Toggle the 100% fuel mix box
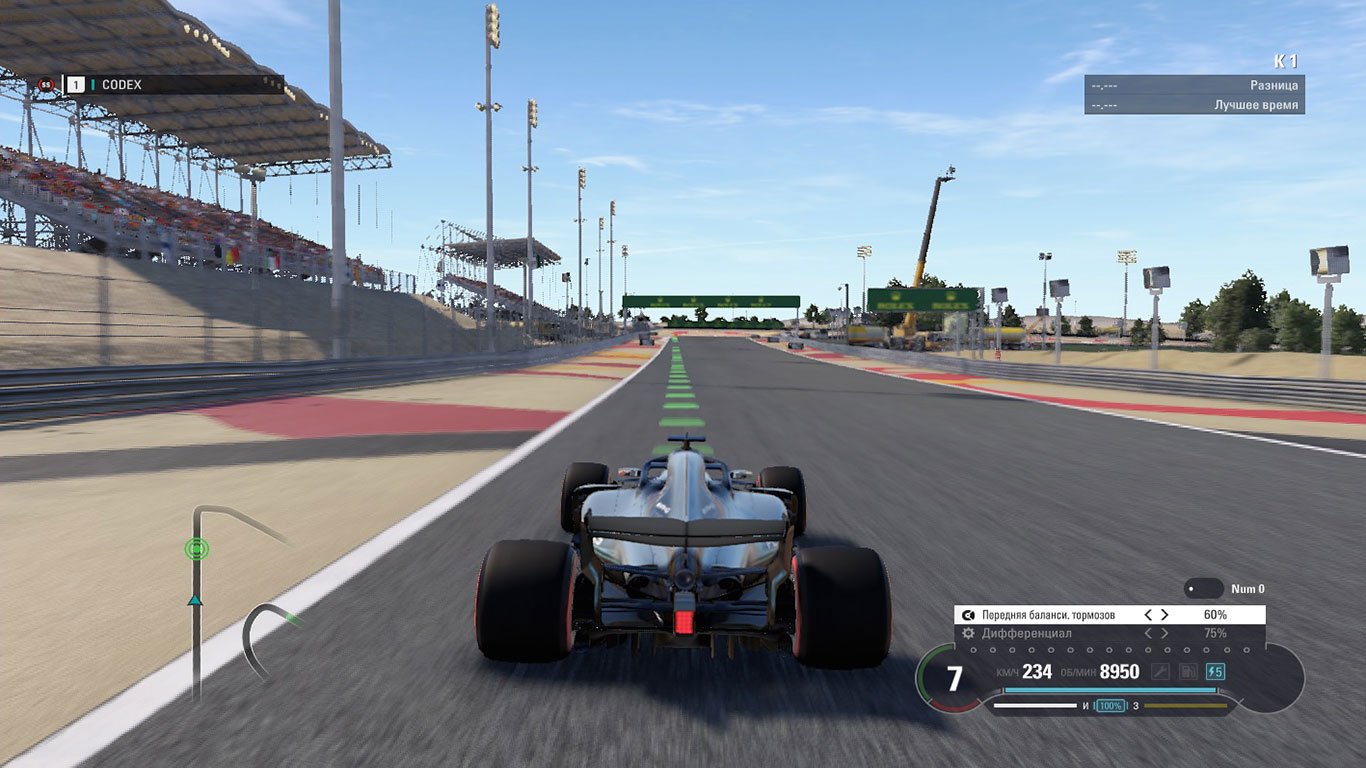This screenshot has width=1366, height=768. tap(1111, 704)
